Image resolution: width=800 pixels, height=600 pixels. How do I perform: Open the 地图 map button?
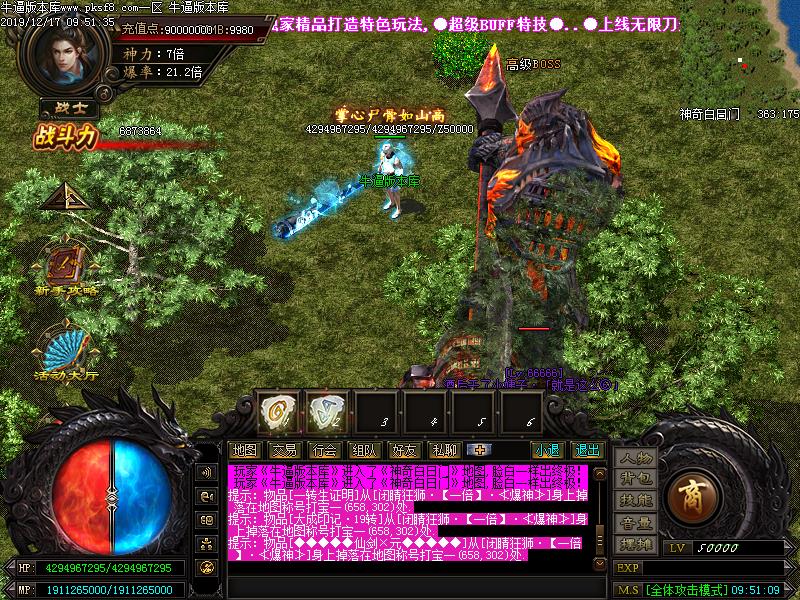tap(244, 450)
